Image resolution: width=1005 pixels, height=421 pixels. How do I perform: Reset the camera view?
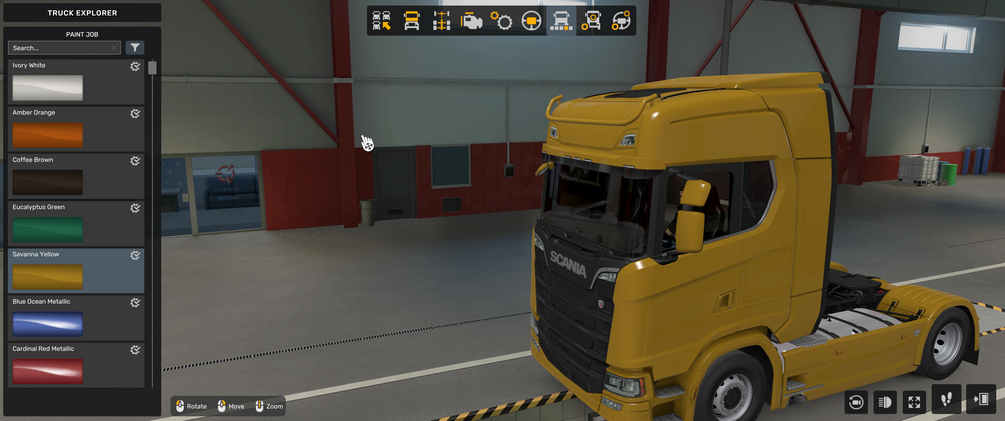(x=855, y=401)
